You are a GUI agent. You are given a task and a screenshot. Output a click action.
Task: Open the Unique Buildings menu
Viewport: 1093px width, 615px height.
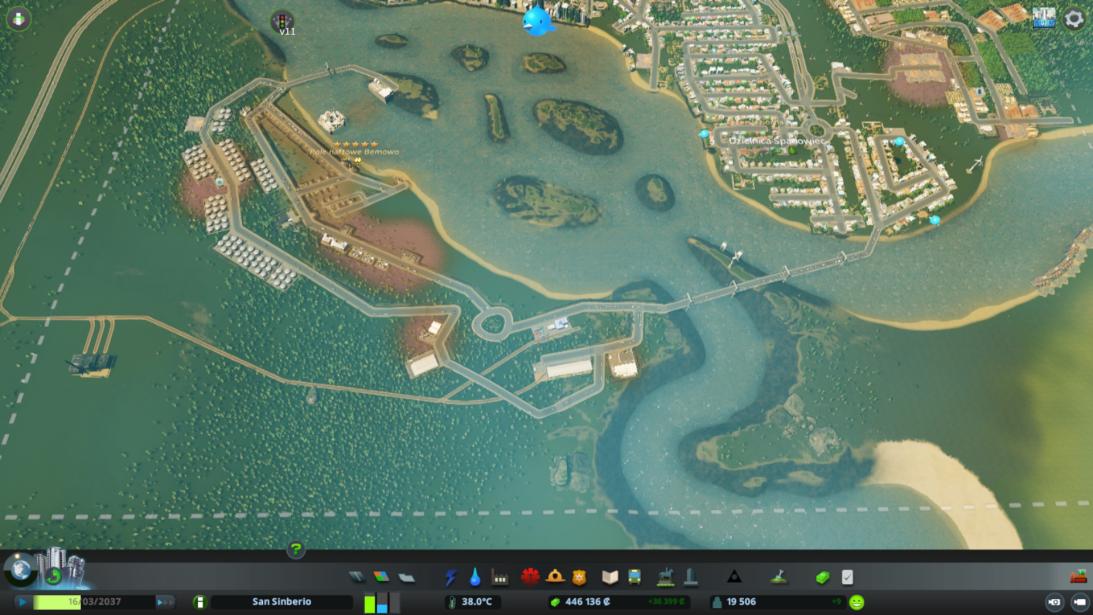[689, 577]
